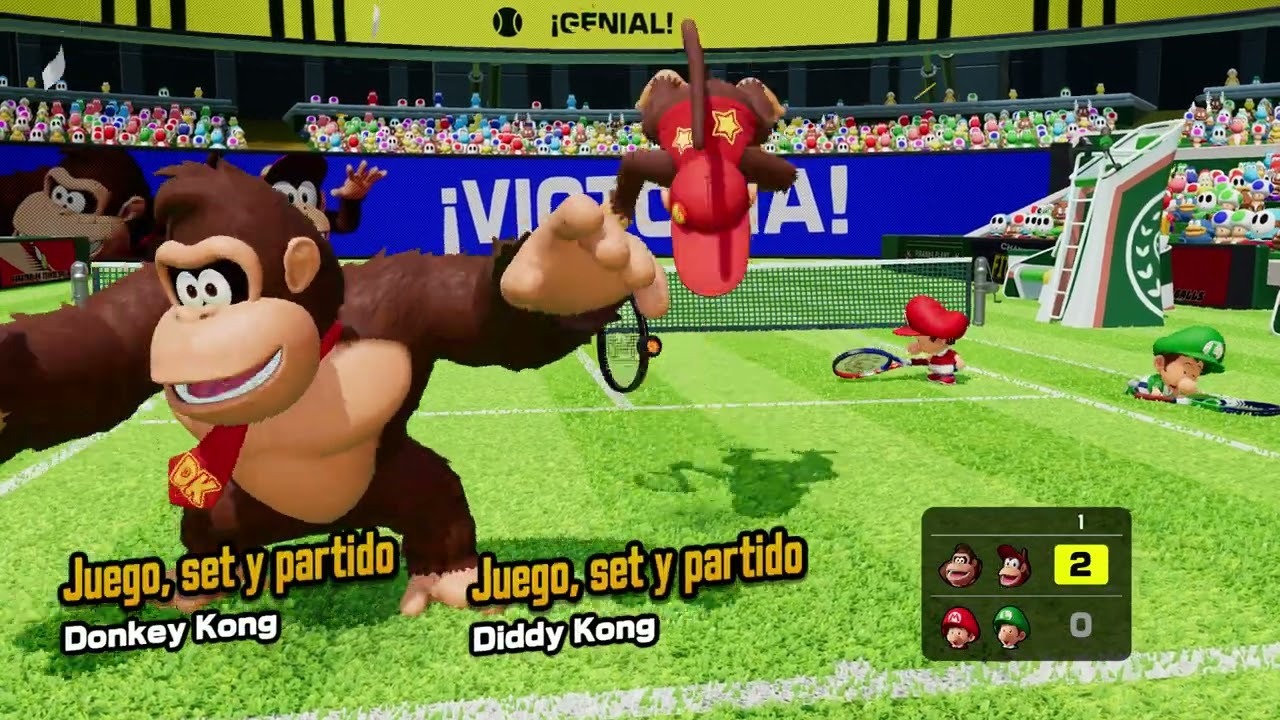Click the Donkey Kong name label
The height and width of the screenshot is (720, 1280).
click(x=175, y=632)
